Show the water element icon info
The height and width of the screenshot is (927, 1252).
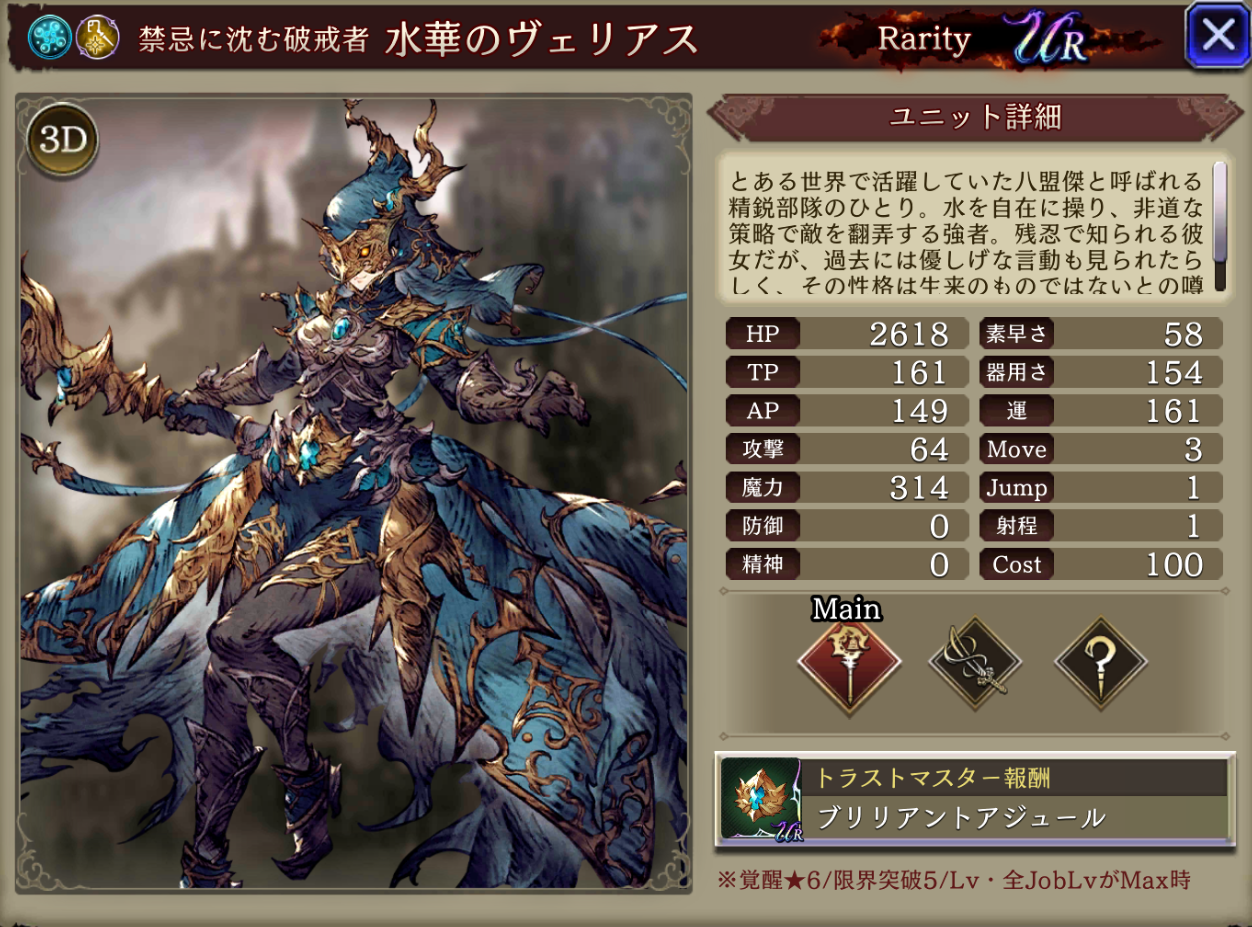pyautogui.click(x=48, y=37)
